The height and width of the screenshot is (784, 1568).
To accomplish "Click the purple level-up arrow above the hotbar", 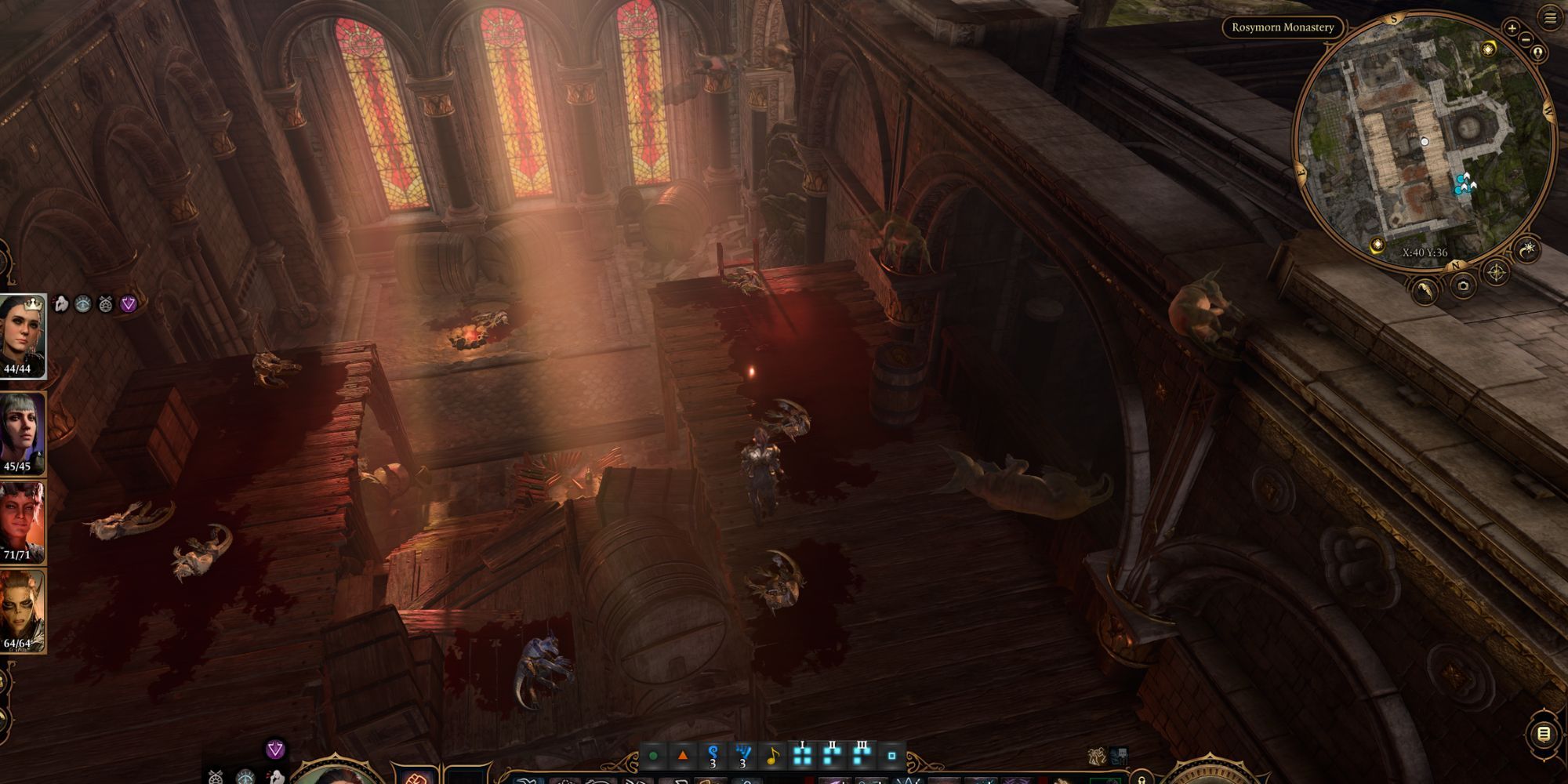I will [x=275, y=749].
